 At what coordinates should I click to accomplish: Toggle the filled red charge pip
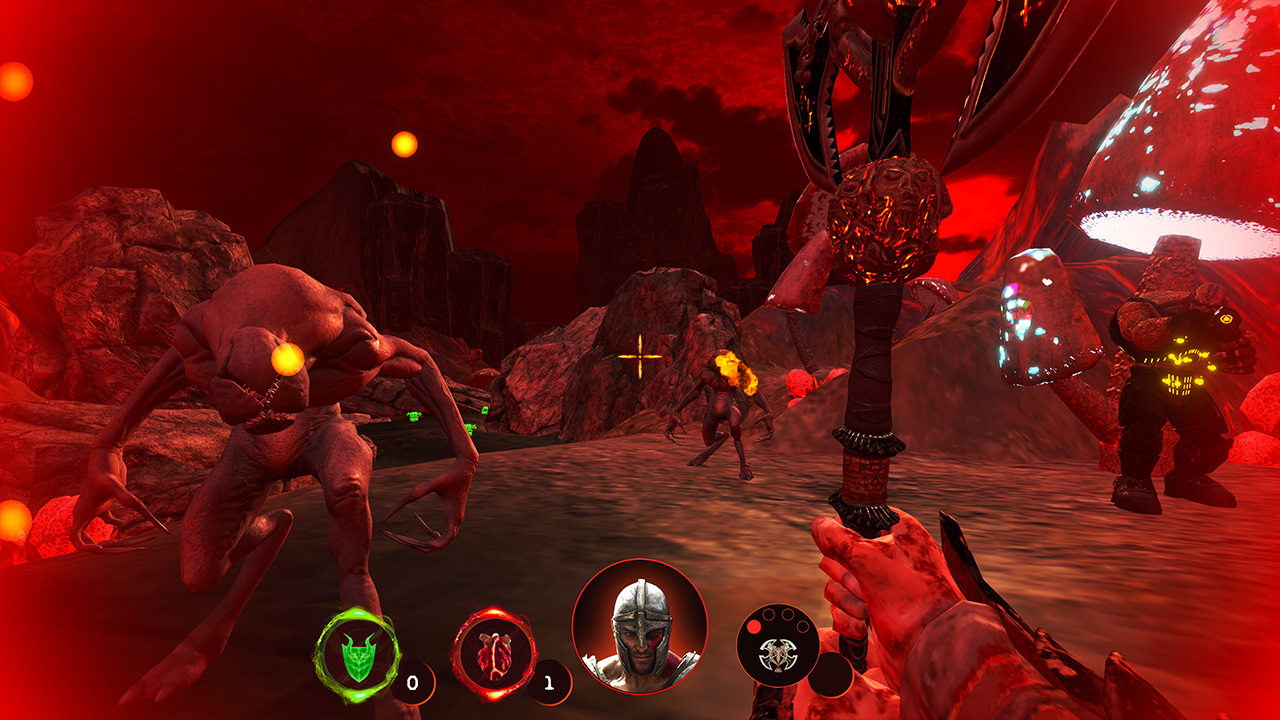pyautogui.click(x=753, y=627)
